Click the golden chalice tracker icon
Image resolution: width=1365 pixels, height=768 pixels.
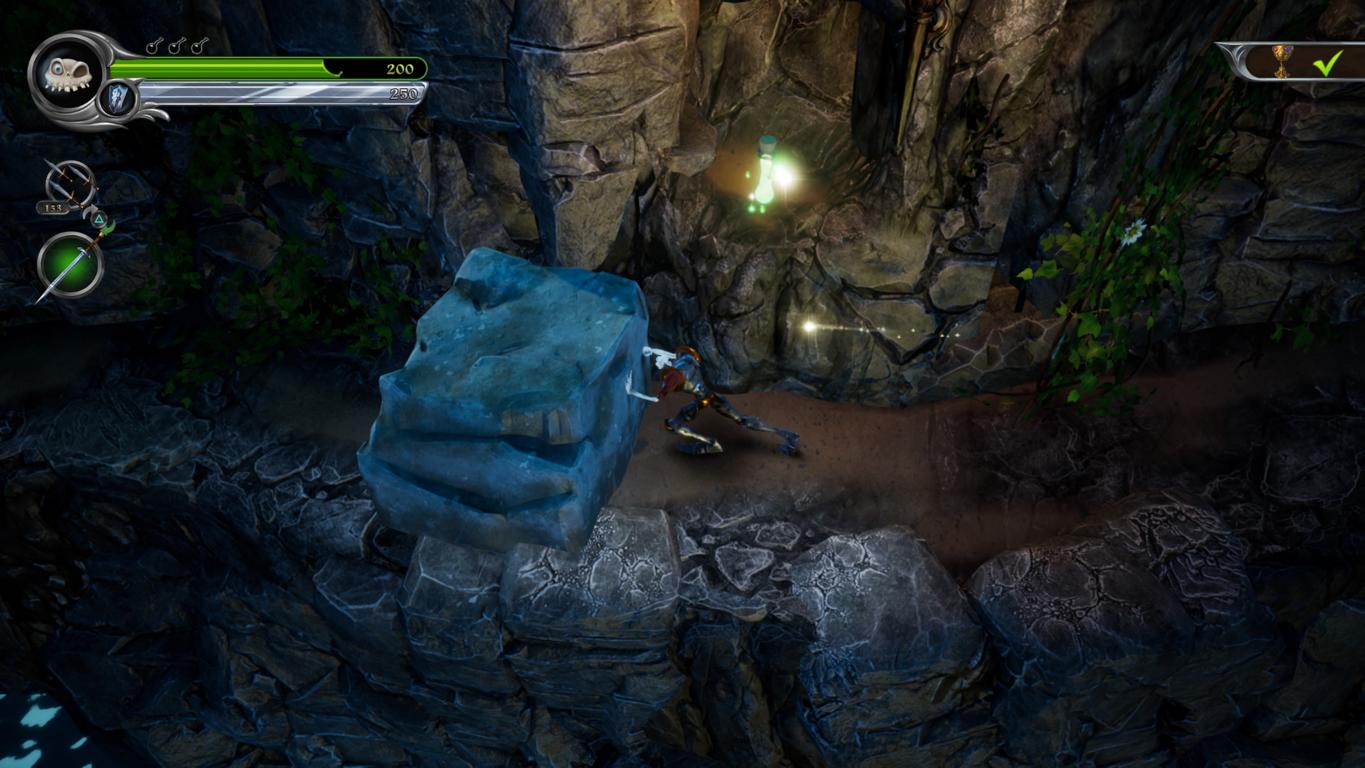click(x=1282, y=60)
